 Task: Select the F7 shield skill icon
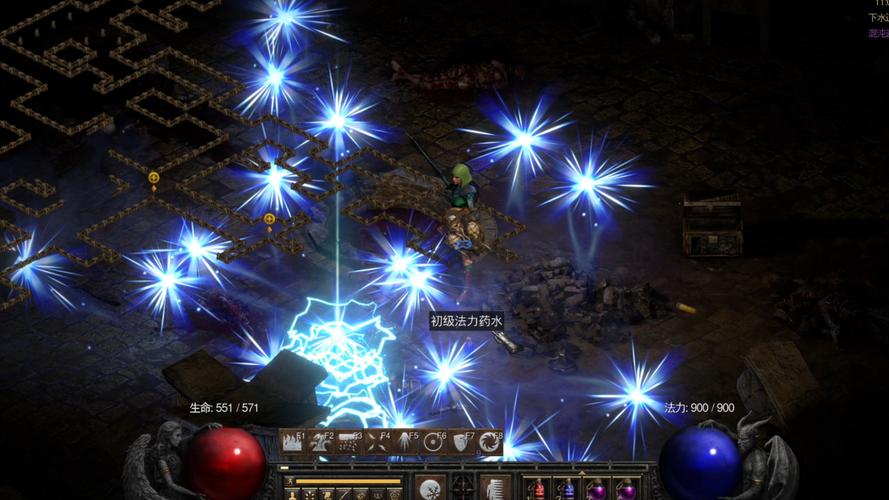point(462,442)
